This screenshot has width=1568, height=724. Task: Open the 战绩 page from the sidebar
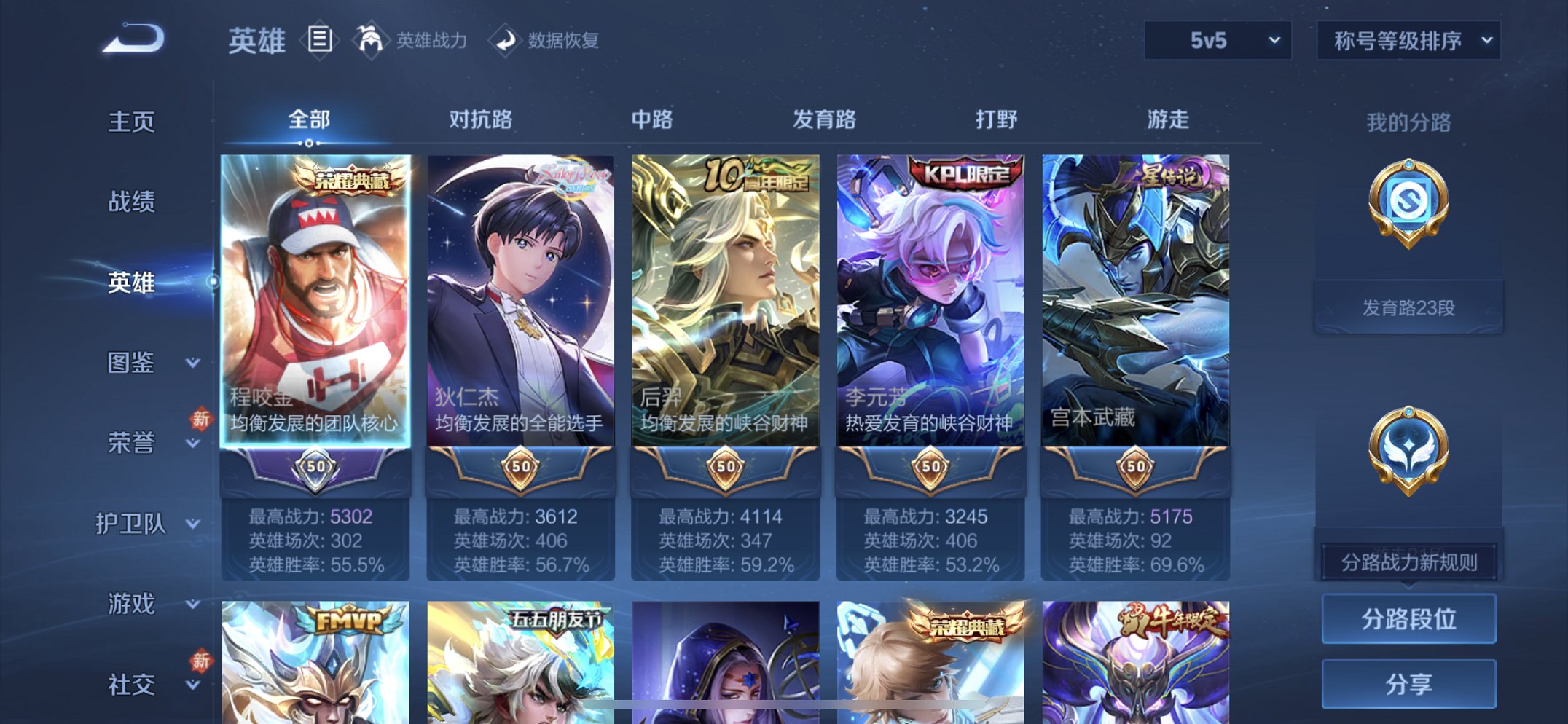(133, 202)
